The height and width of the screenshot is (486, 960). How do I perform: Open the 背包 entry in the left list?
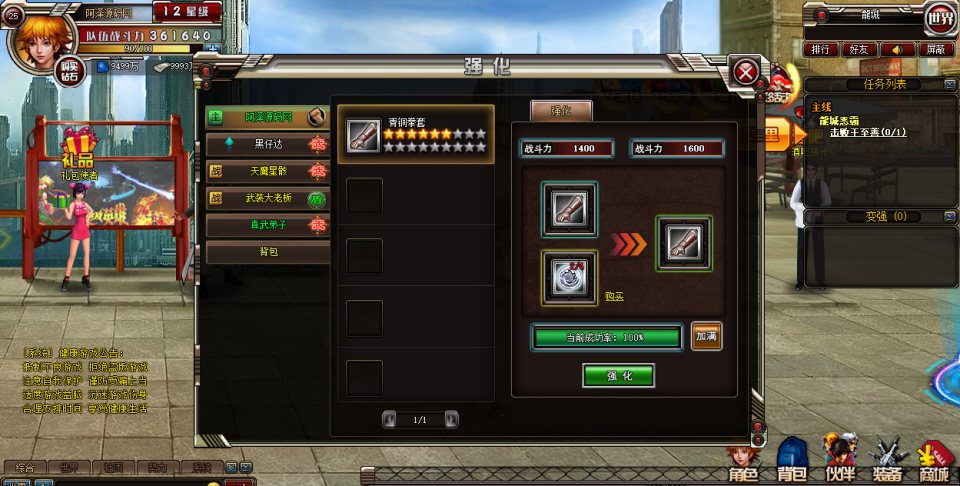(x=268, y=252)
